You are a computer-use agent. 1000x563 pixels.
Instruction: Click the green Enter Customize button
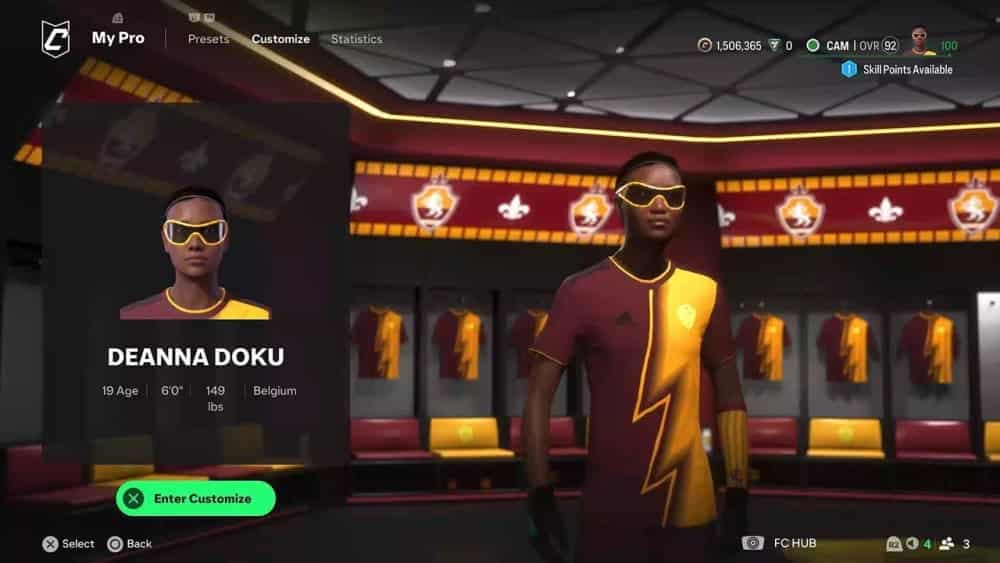click(x=195, y=498)
